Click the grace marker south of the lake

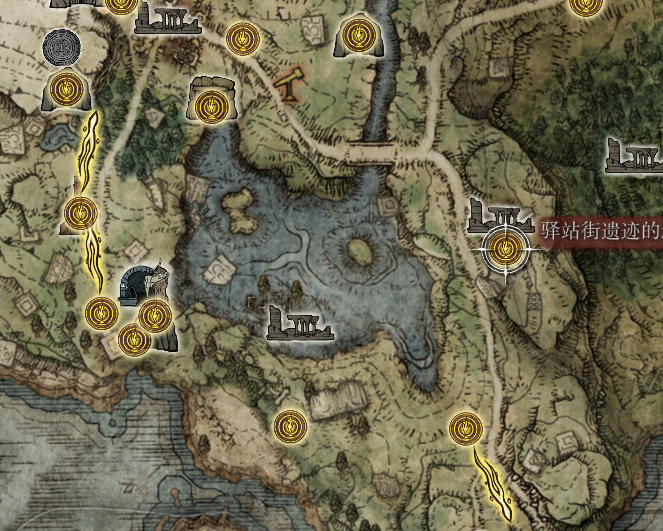click(290, 426)
